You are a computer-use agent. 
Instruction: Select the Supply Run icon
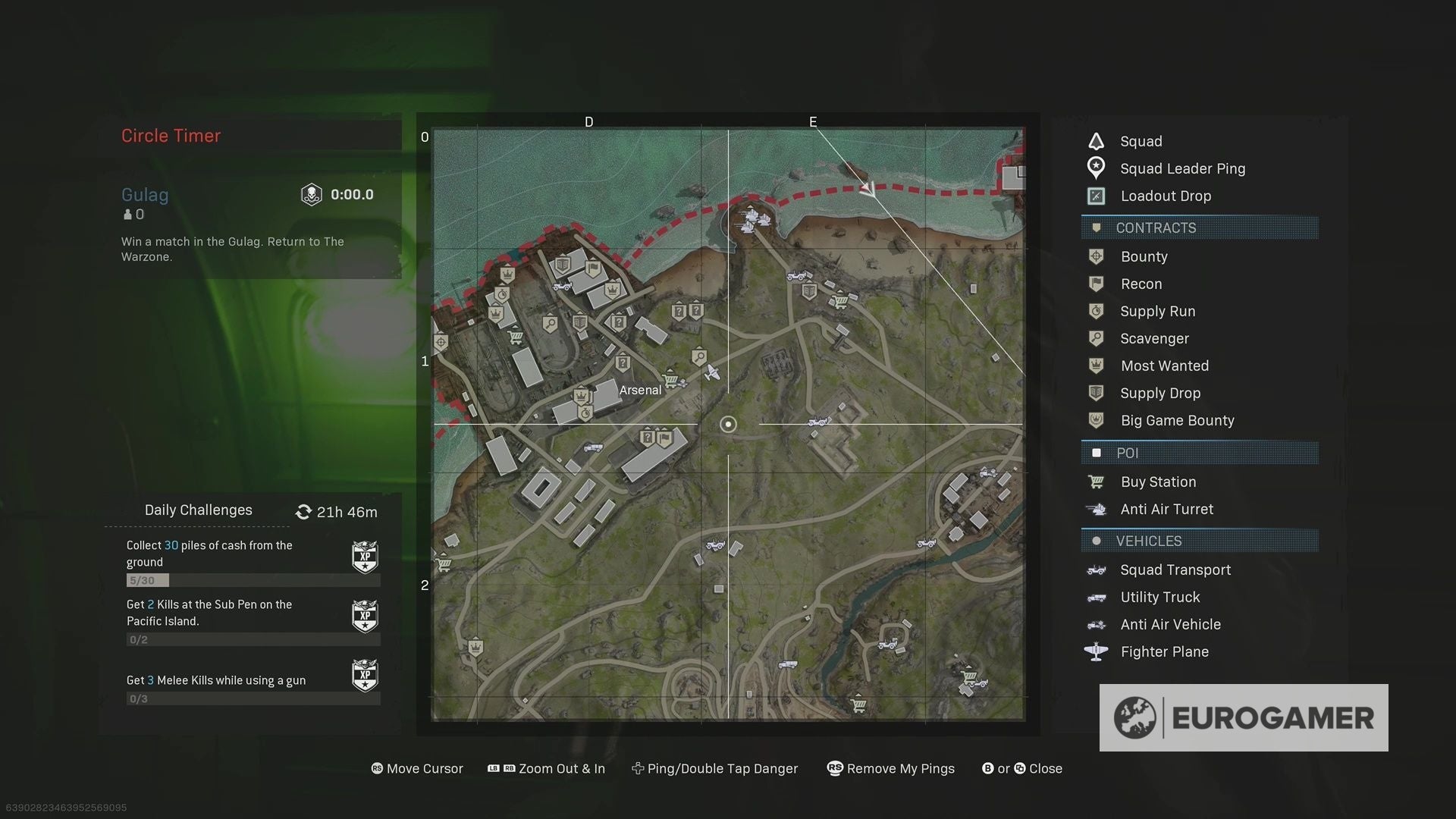pos(1097,311)
